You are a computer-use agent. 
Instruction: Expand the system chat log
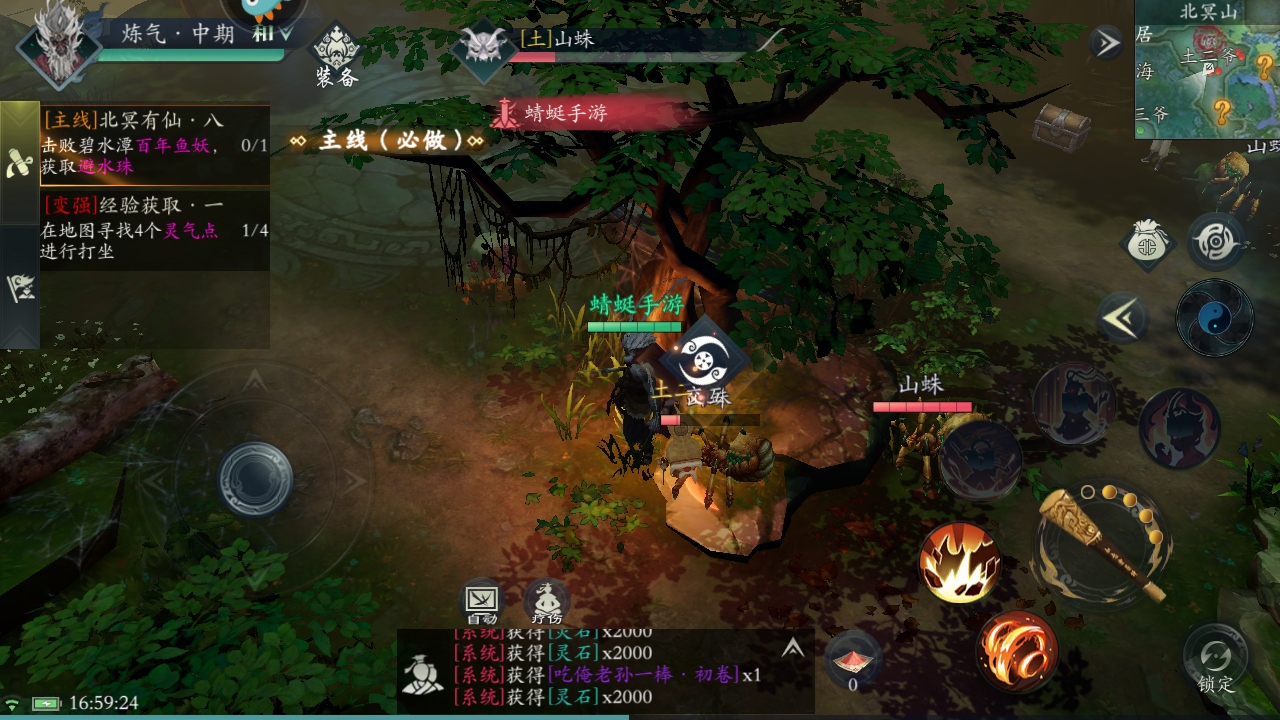pyautogui.click(x=793, y=648)
